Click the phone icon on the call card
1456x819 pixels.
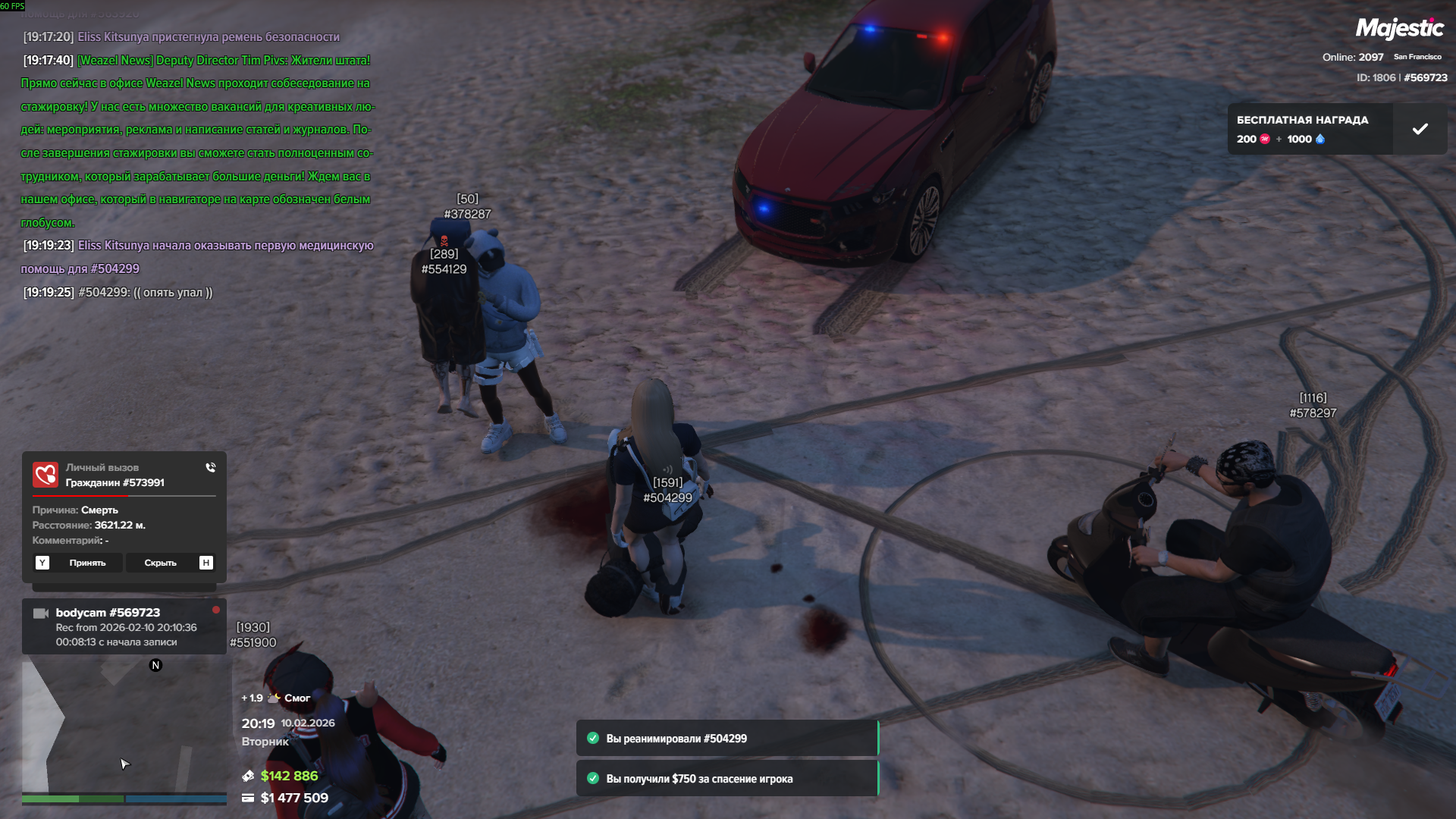211,468
